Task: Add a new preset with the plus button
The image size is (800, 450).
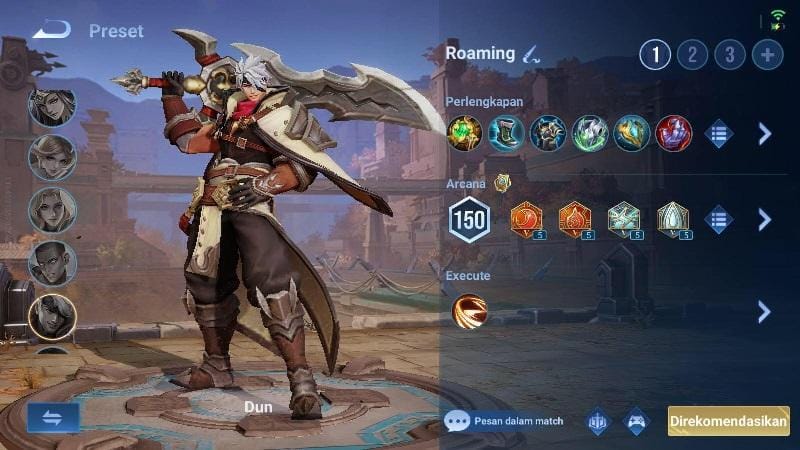Action: coord(768,54)
